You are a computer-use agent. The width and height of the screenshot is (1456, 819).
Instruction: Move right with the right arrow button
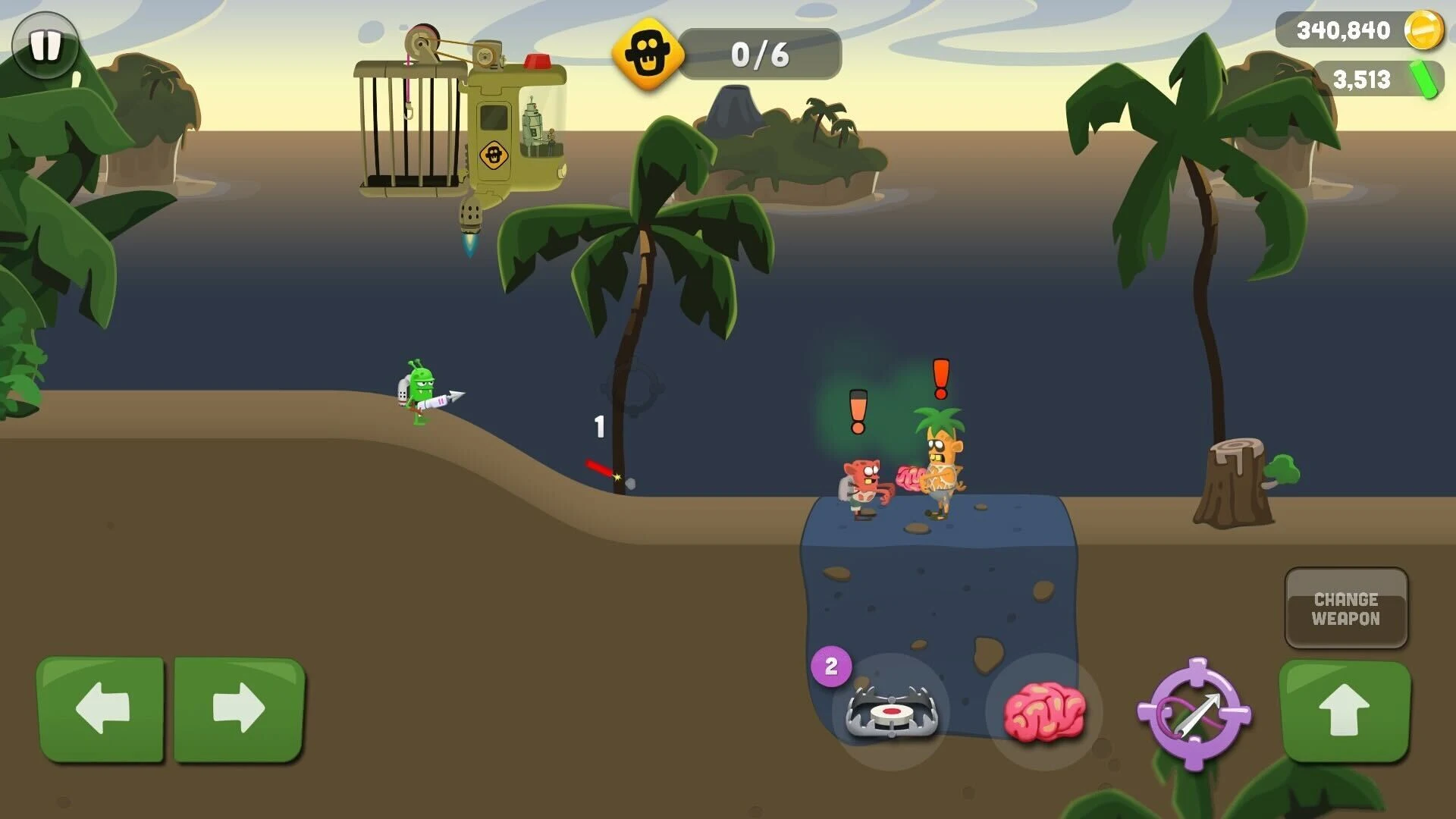pos(239,709)
